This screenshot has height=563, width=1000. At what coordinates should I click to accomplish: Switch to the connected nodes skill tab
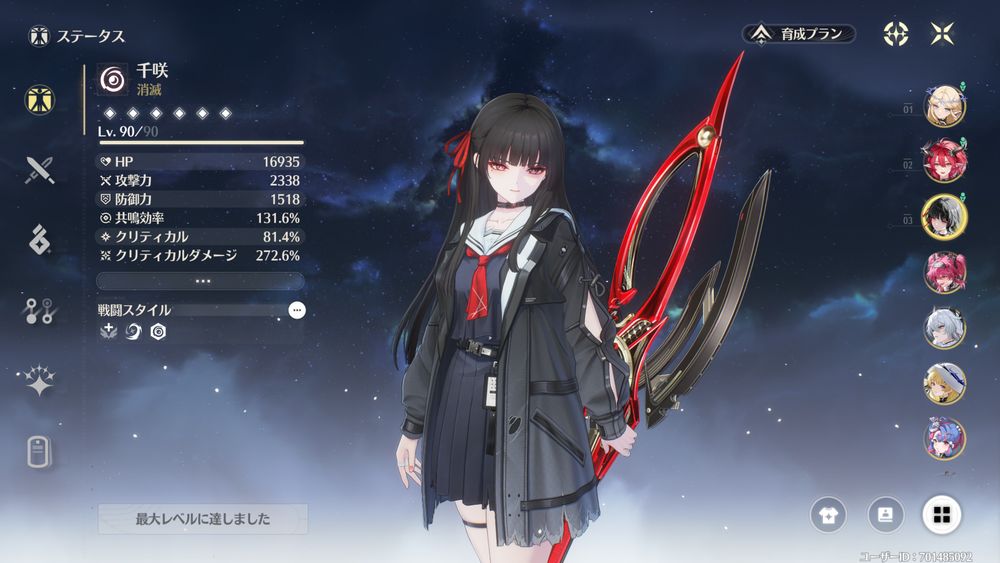(40, 311)
